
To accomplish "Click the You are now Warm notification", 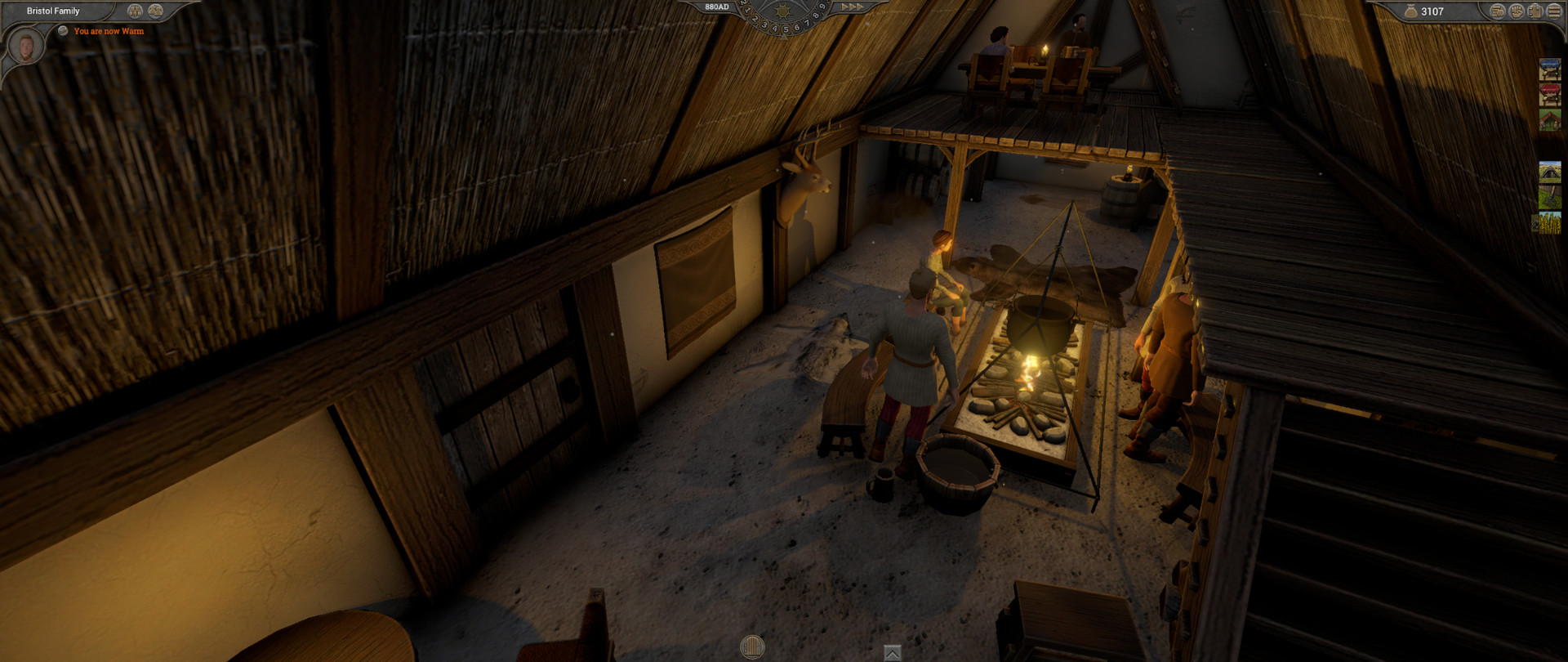I will 108,31.
